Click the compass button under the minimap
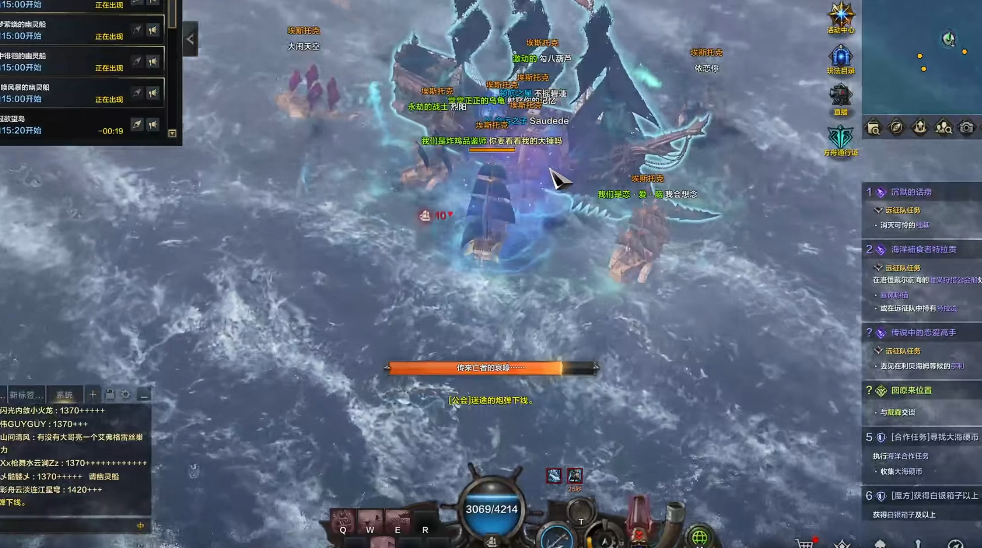Viewport: 982px width, 548px height. 897,127
